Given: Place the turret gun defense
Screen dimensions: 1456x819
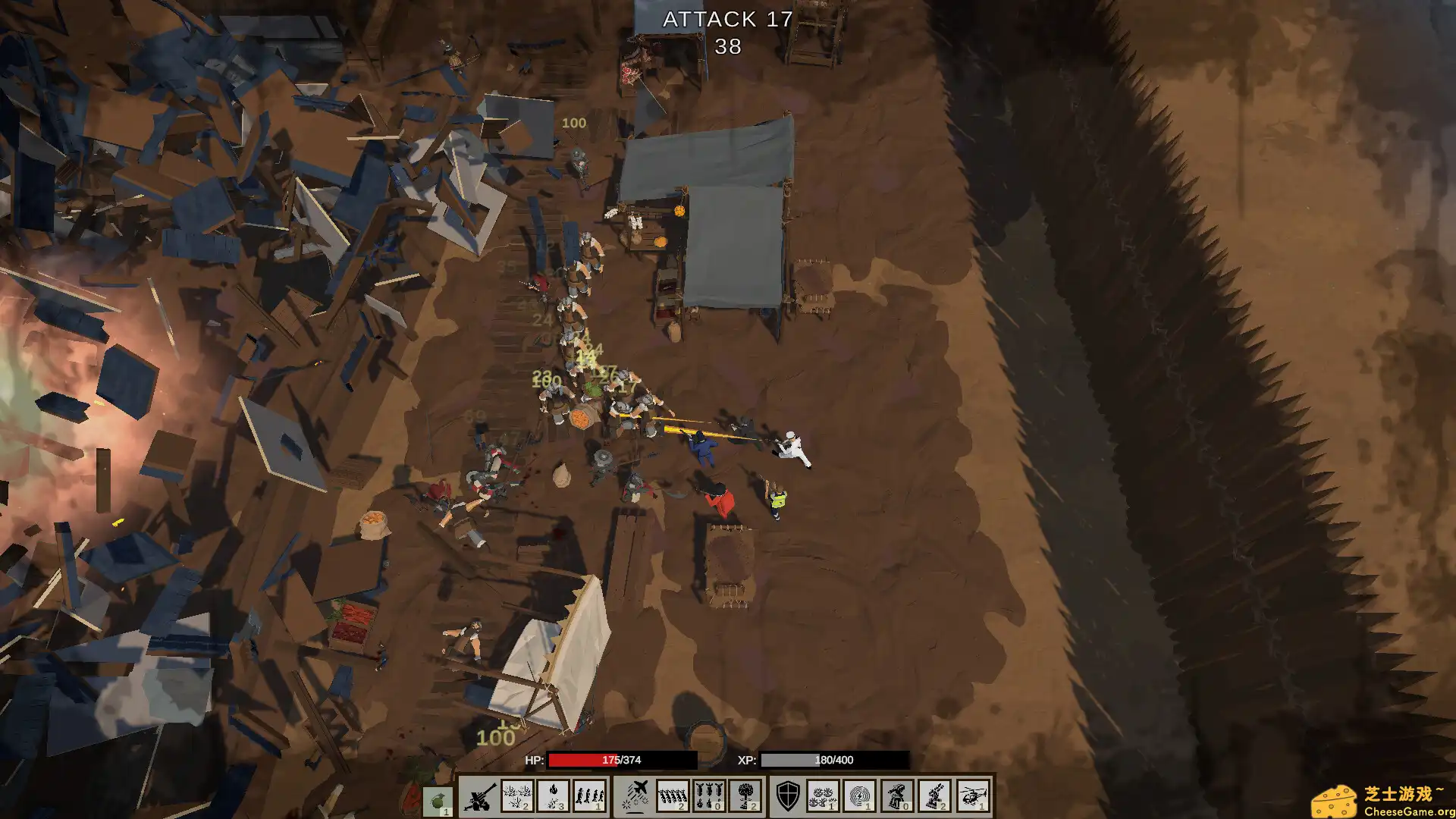Looking at the screenshot, I should coord(935,796).
